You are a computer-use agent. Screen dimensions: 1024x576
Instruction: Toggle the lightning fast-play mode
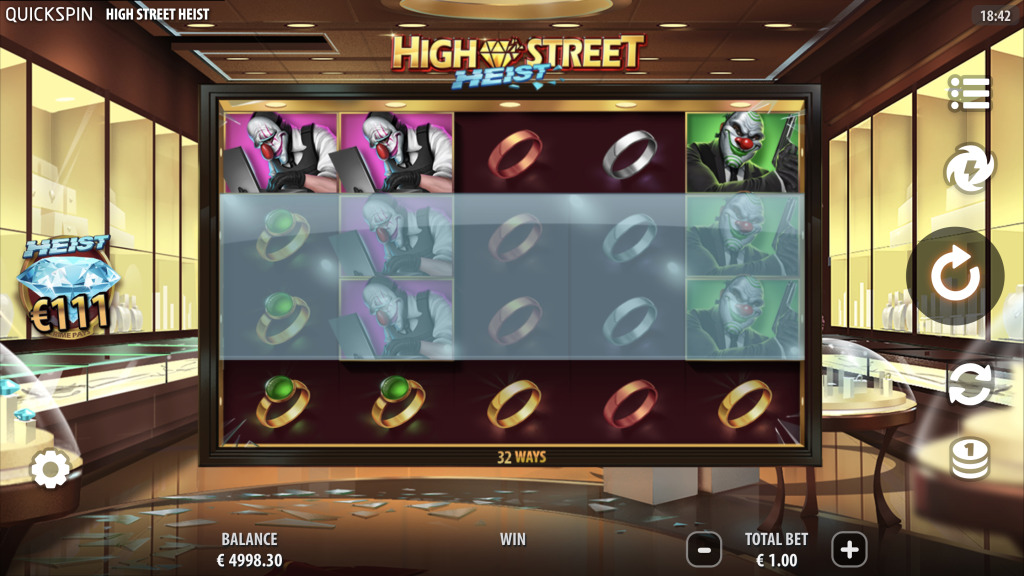968,168
